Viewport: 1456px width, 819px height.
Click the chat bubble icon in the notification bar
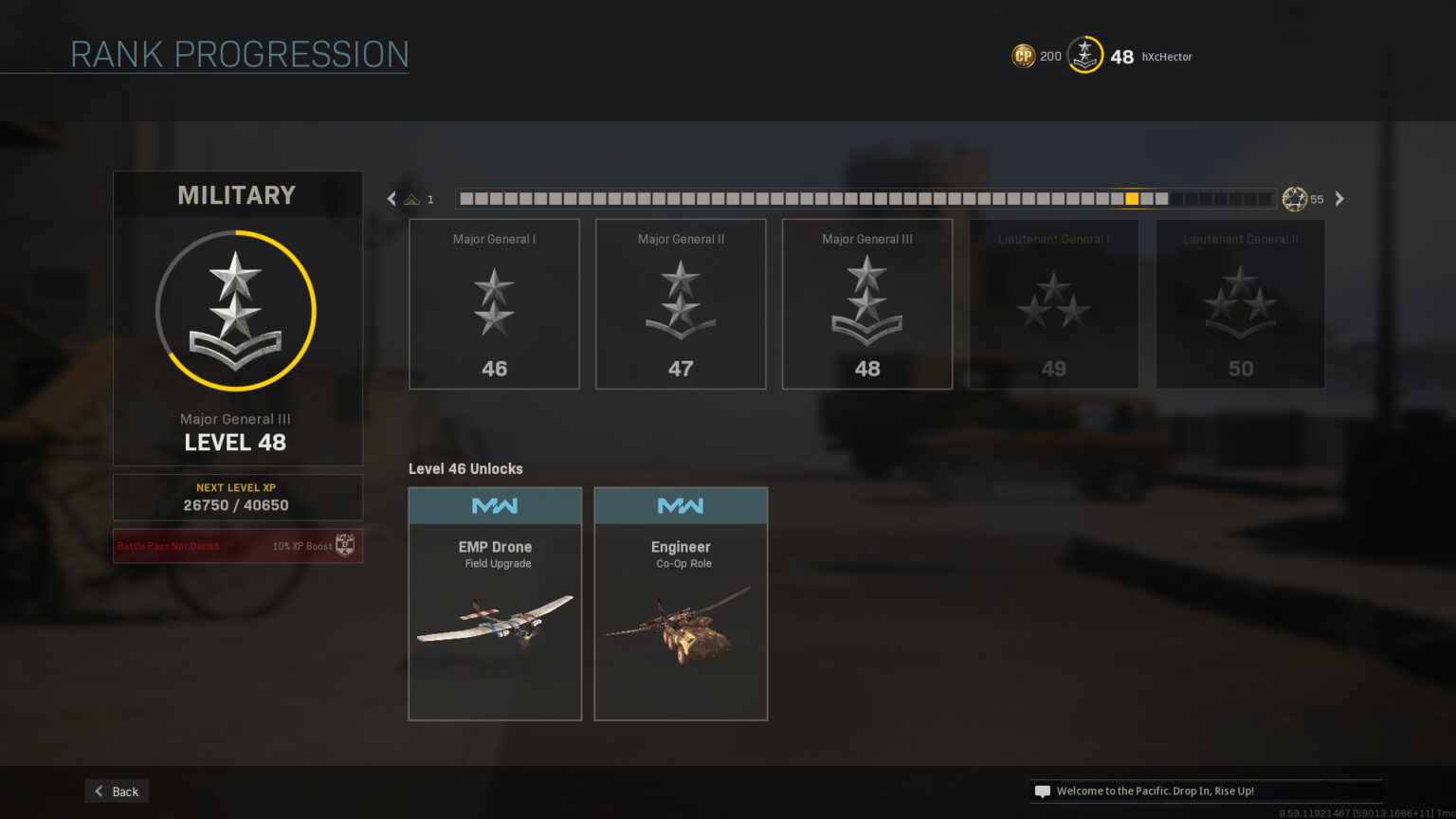coord(1043,791)
